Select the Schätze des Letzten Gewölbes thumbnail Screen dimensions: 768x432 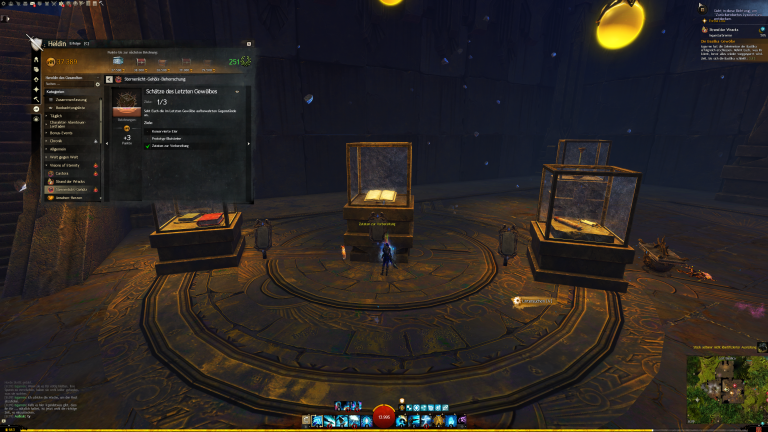127,103
